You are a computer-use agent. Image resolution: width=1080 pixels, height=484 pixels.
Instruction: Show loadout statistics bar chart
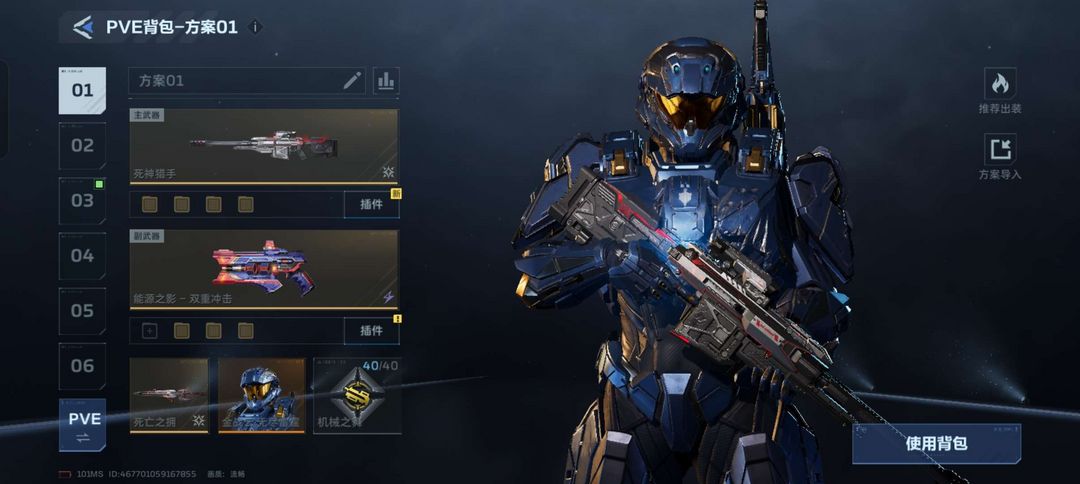pyautogui.click(x=386, y=81)
